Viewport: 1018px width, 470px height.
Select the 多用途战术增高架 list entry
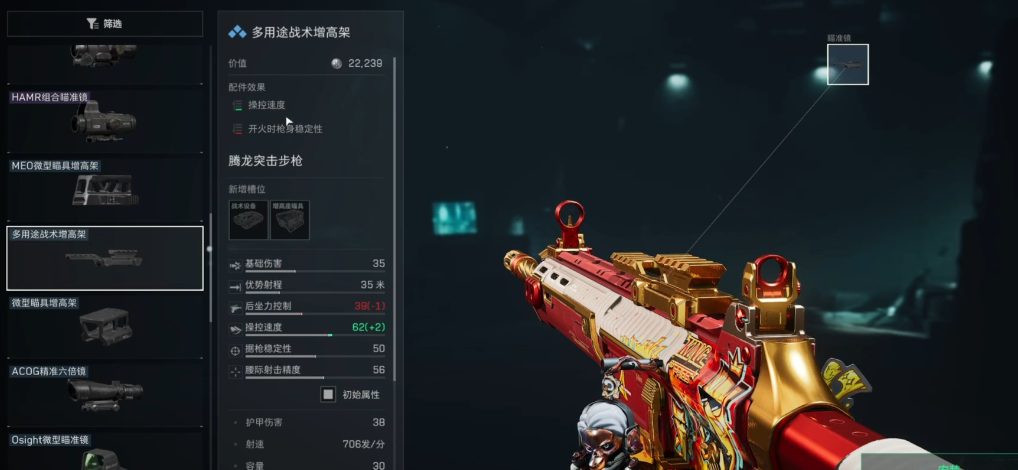coord(104,257)
